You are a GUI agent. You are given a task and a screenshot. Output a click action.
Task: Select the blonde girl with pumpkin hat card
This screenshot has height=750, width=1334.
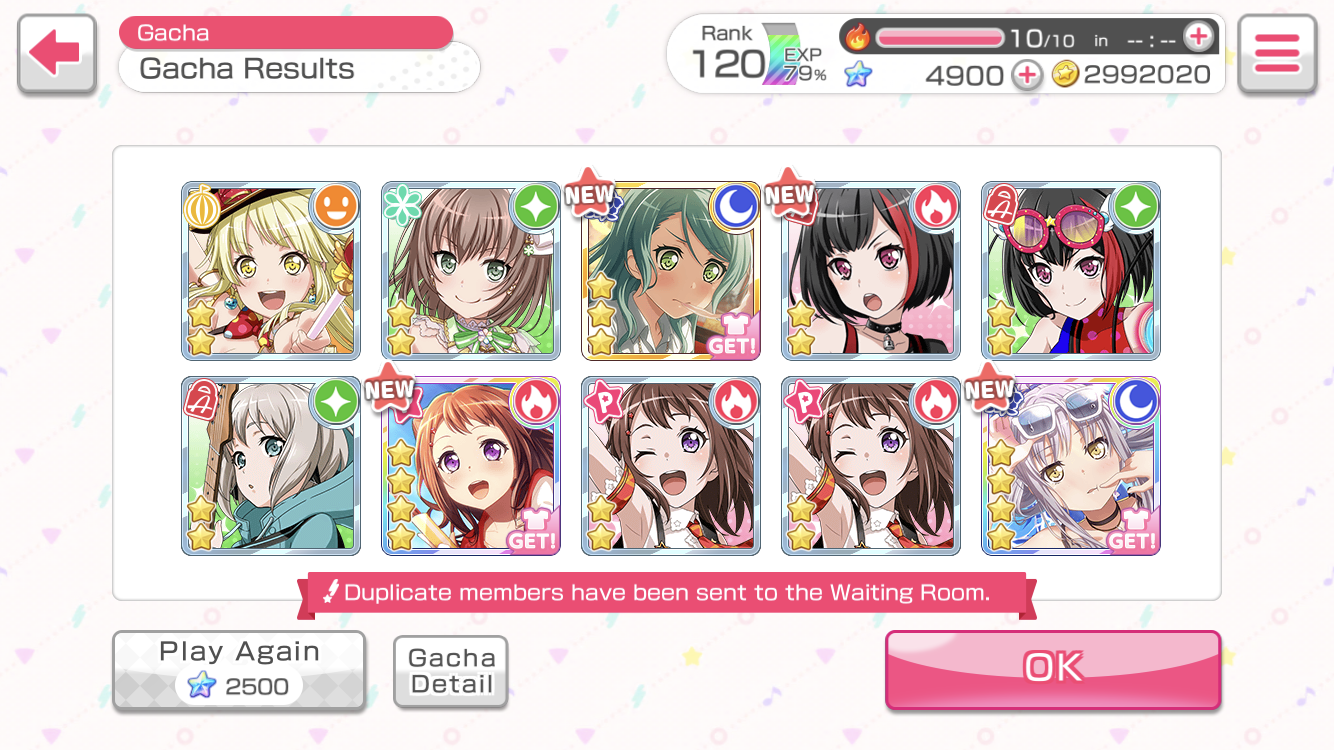coord(271,270)
